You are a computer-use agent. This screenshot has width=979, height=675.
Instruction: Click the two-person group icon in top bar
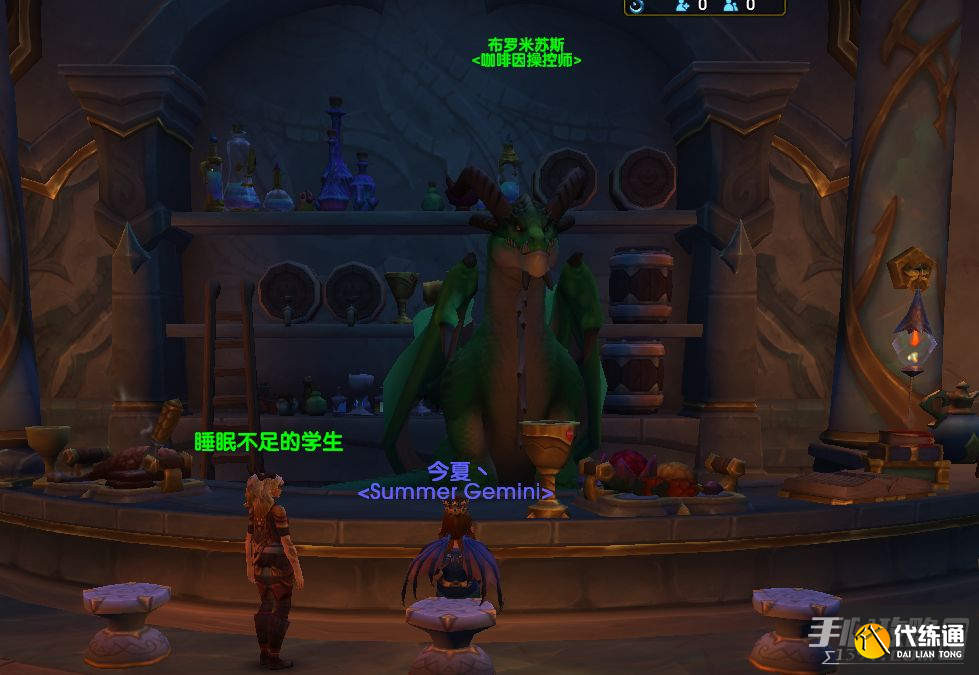pos(731,5)
